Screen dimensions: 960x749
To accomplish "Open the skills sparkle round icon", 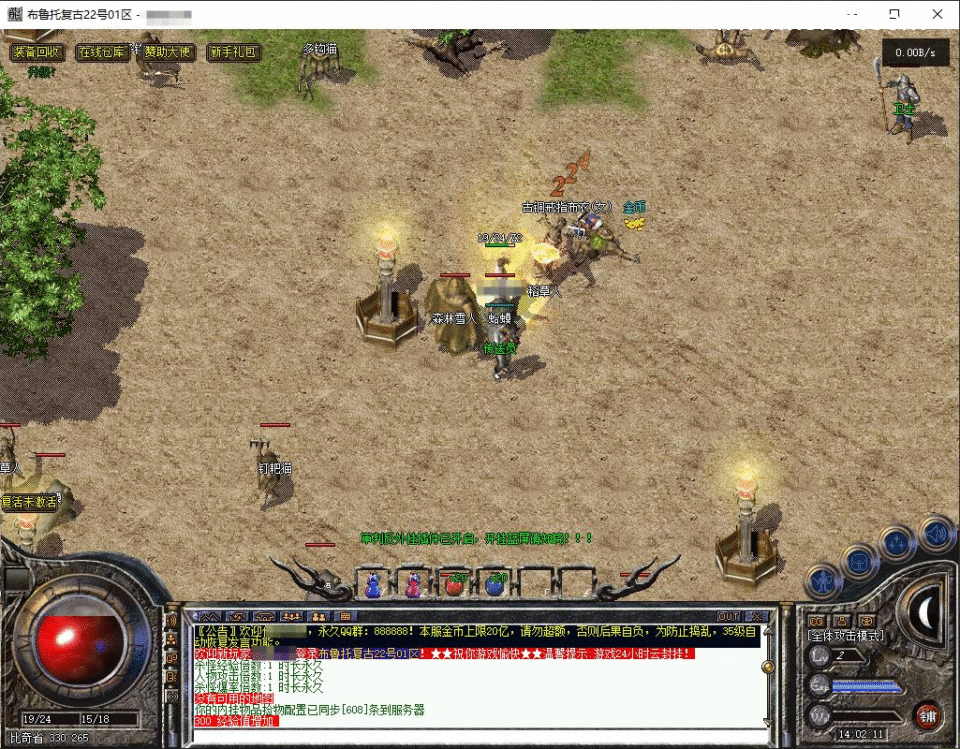I will [x=897, y=543].
